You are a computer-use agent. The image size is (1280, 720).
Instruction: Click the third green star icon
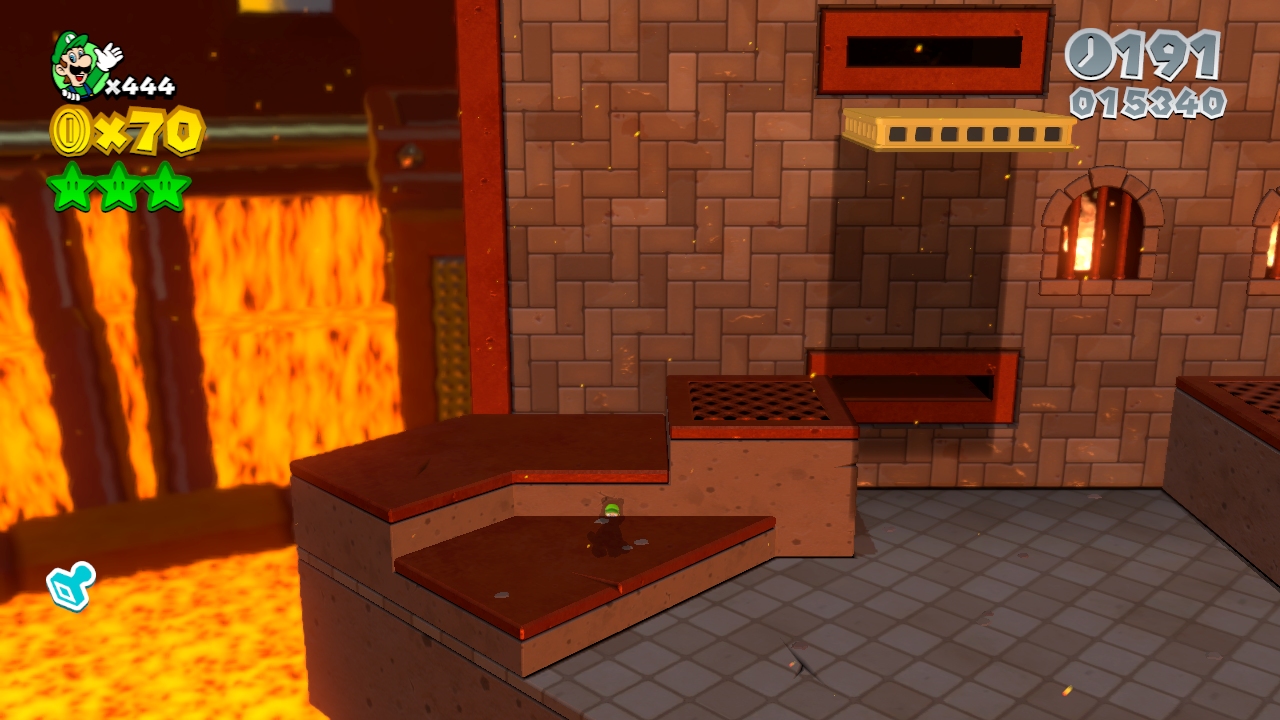click(x=163, y=187)
